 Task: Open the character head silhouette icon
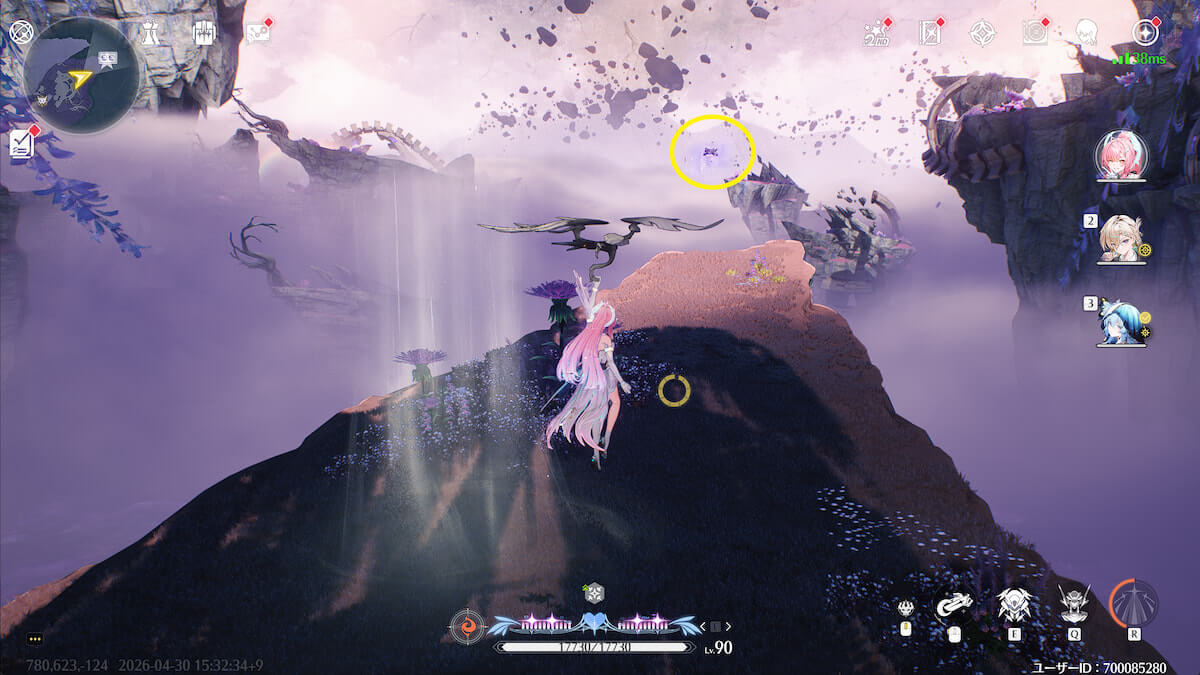pos(1087,33)
